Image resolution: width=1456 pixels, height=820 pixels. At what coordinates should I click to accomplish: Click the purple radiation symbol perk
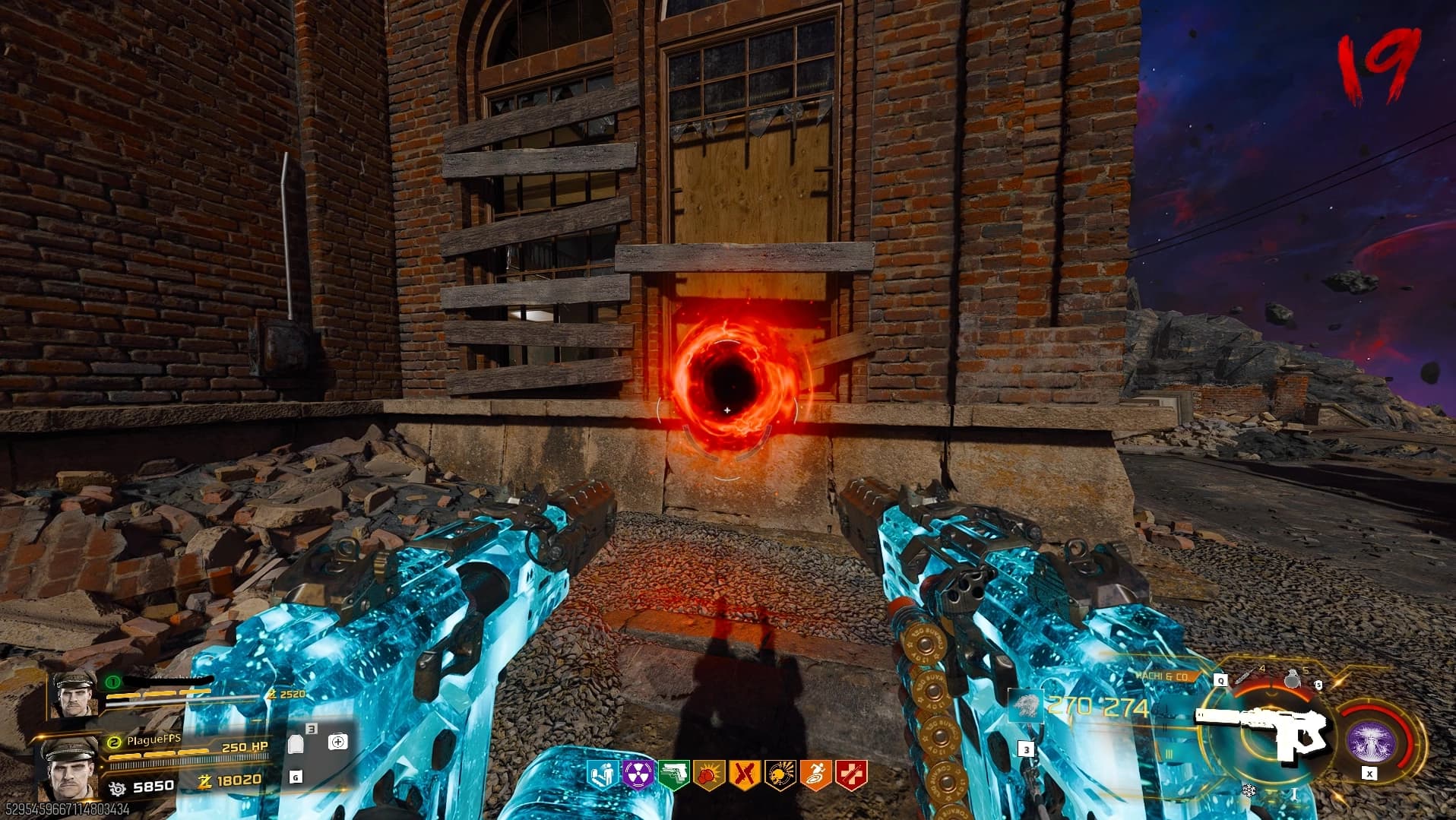tap(637, 775)
